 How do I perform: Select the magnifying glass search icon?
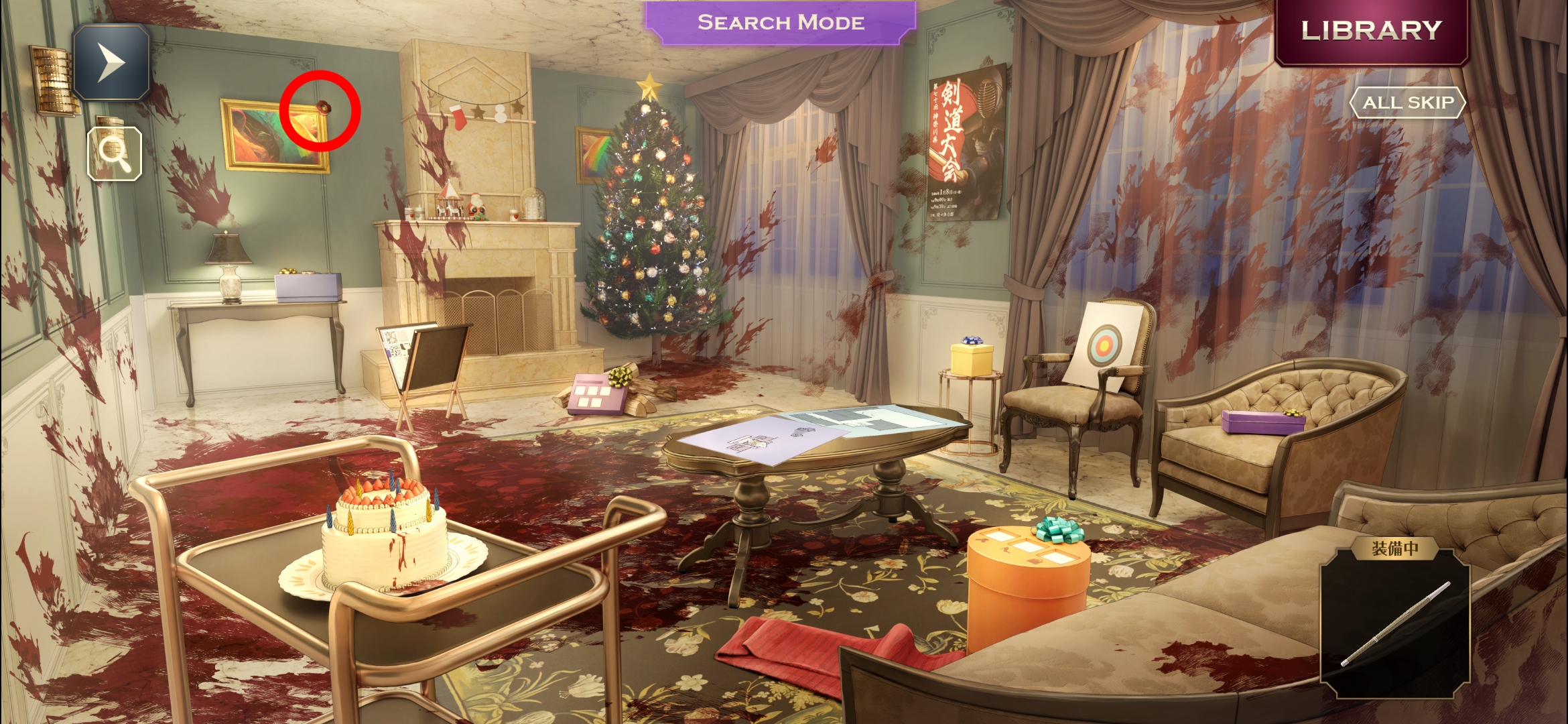pyautogui.click(x=115, y=154)
